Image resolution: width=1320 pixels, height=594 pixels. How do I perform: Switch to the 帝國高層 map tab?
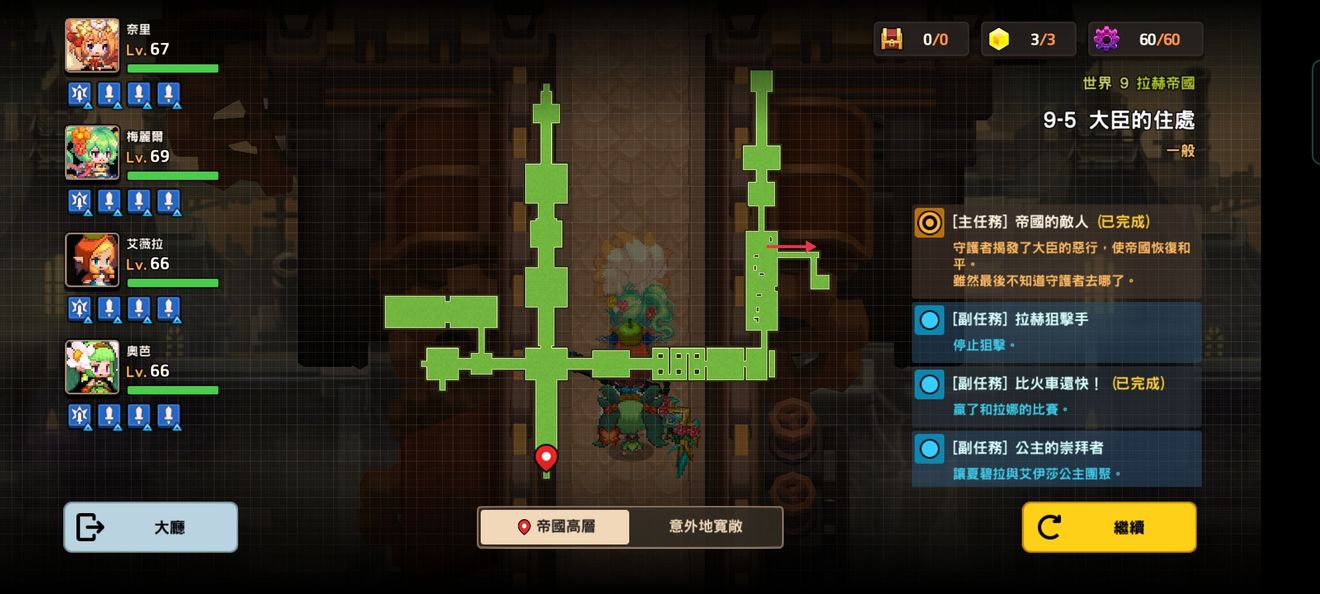click(x=555, y=527)
